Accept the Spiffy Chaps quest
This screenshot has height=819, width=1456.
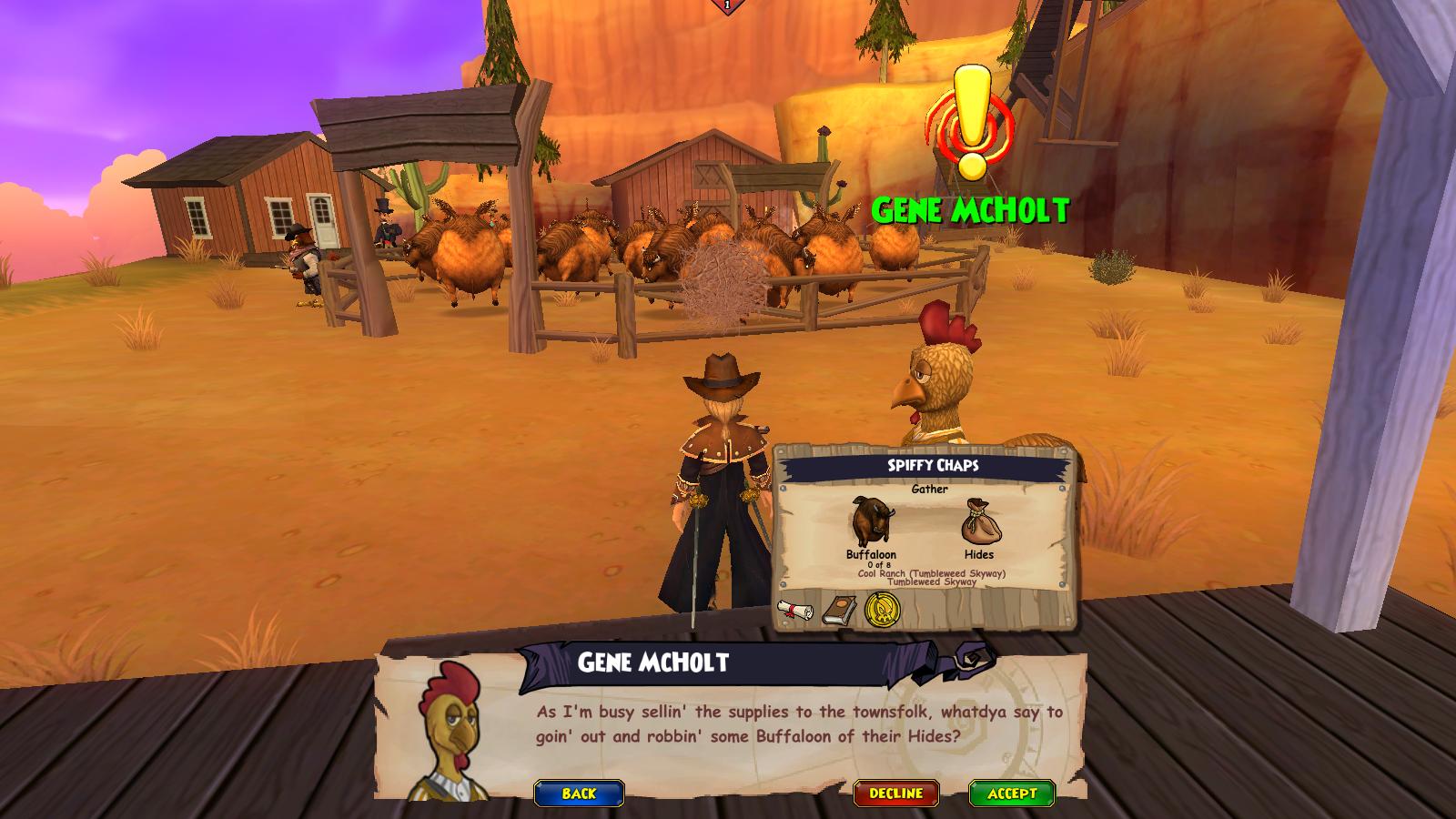(x=1011, y=794)
